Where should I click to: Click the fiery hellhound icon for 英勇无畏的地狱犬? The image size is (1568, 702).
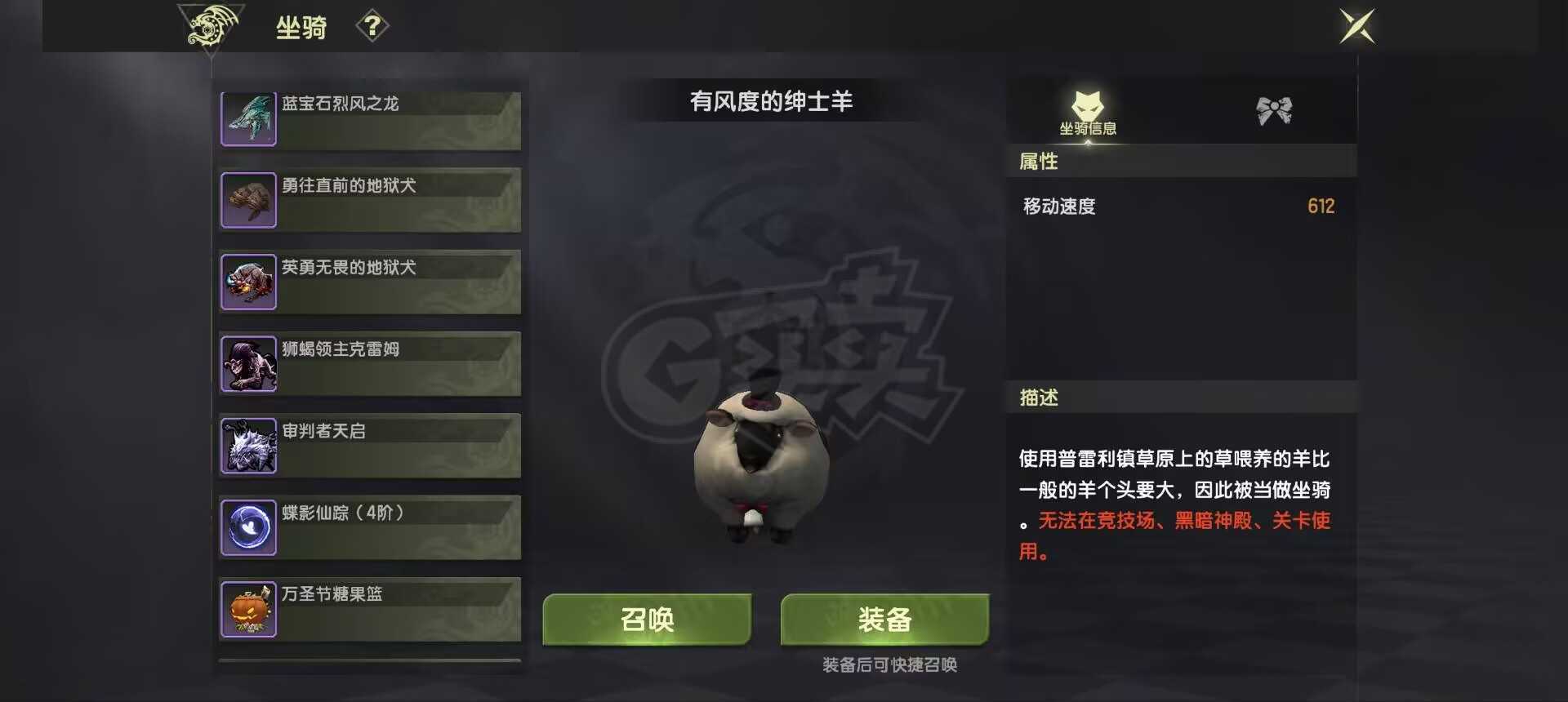[248, 281]
